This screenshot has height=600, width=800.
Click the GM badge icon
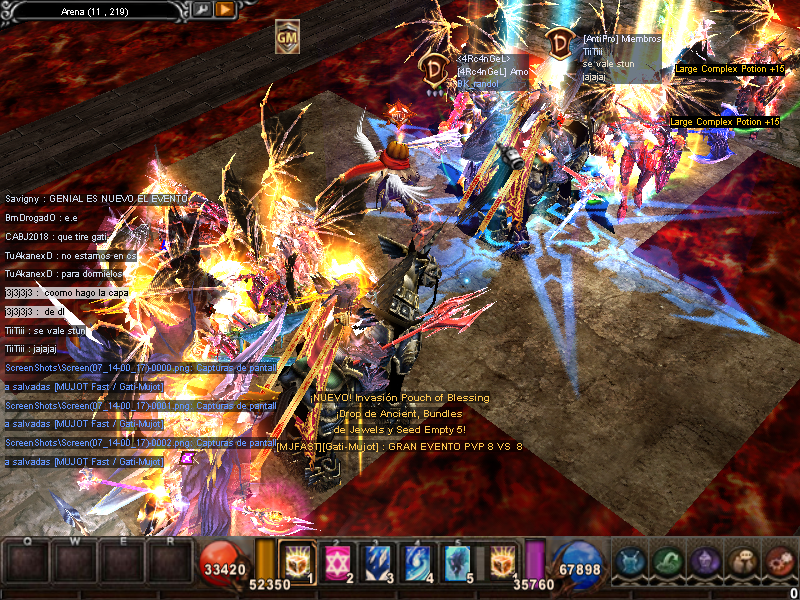pos(287,37)
